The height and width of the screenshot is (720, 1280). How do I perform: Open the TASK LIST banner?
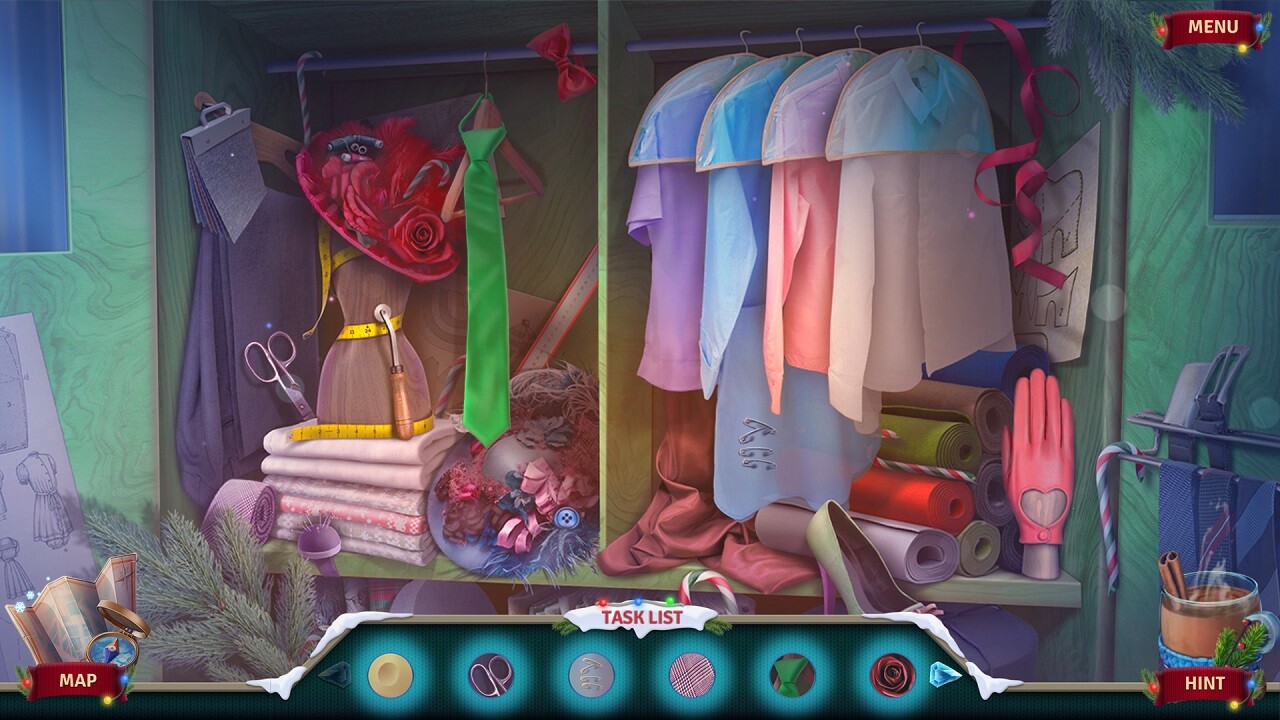click(640, 618)
